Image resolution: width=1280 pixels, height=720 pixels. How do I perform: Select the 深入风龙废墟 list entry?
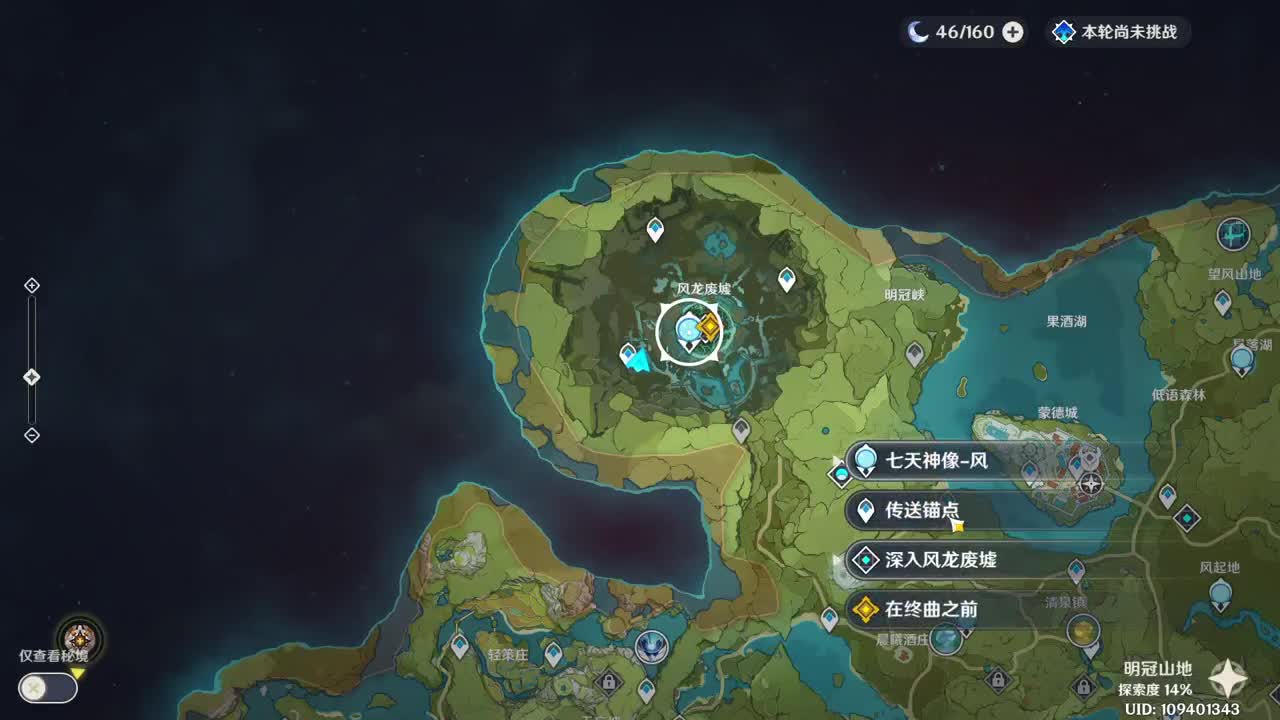(x=940, y=562)
